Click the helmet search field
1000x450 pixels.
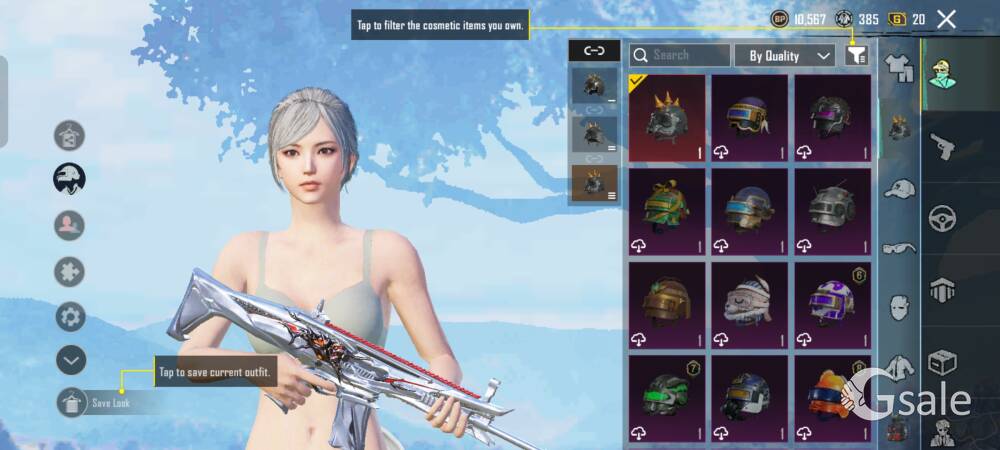coord(680,56)
